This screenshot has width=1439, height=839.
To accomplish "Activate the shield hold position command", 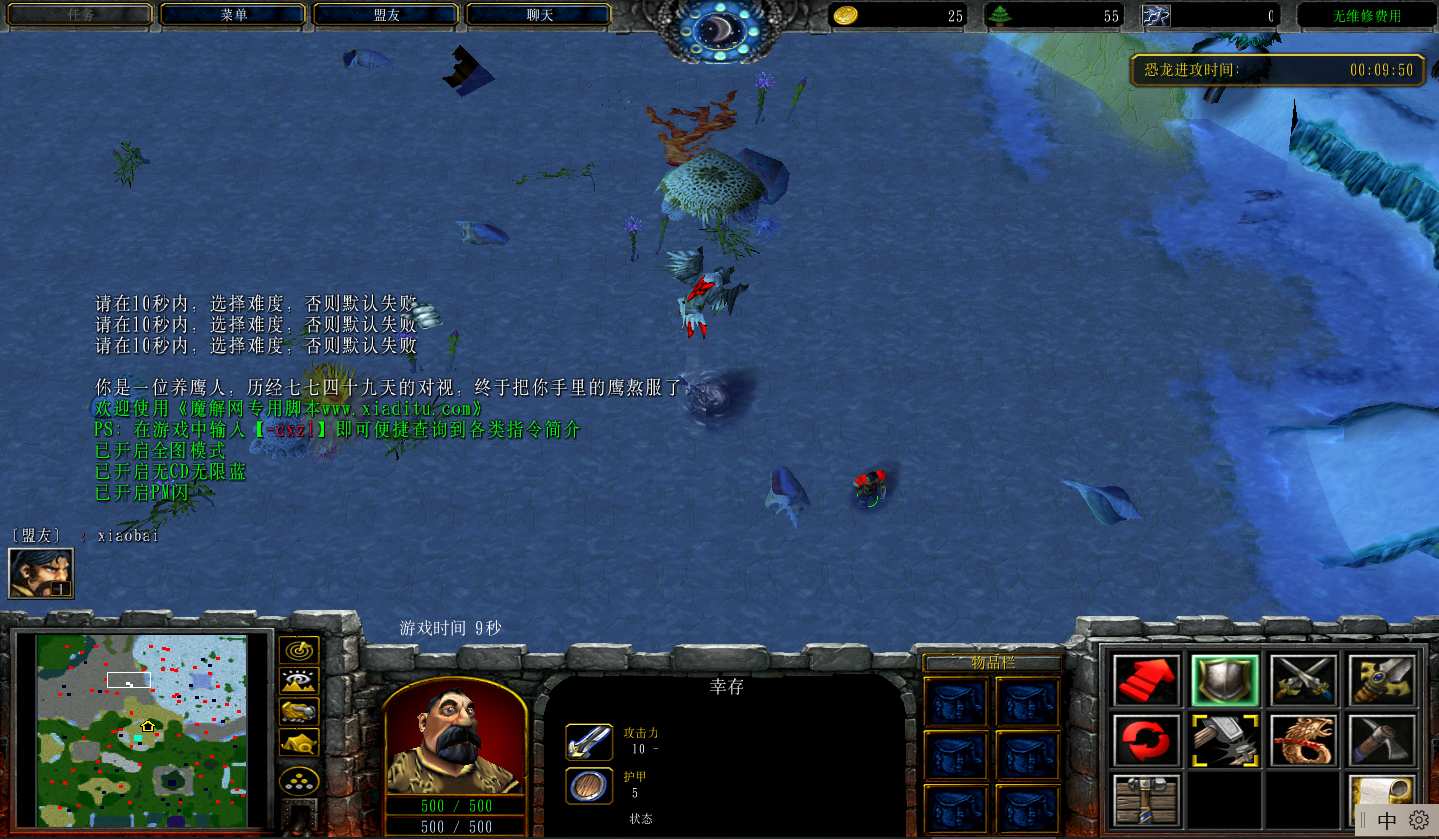I will (1225, 680).
